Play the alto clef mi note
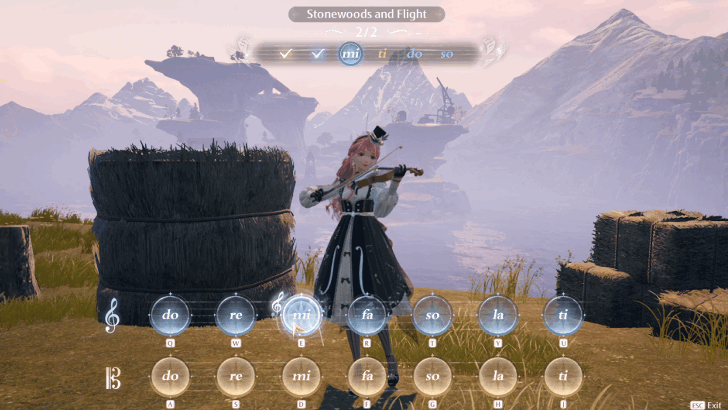Screen dimensions: 728x410 301,377
